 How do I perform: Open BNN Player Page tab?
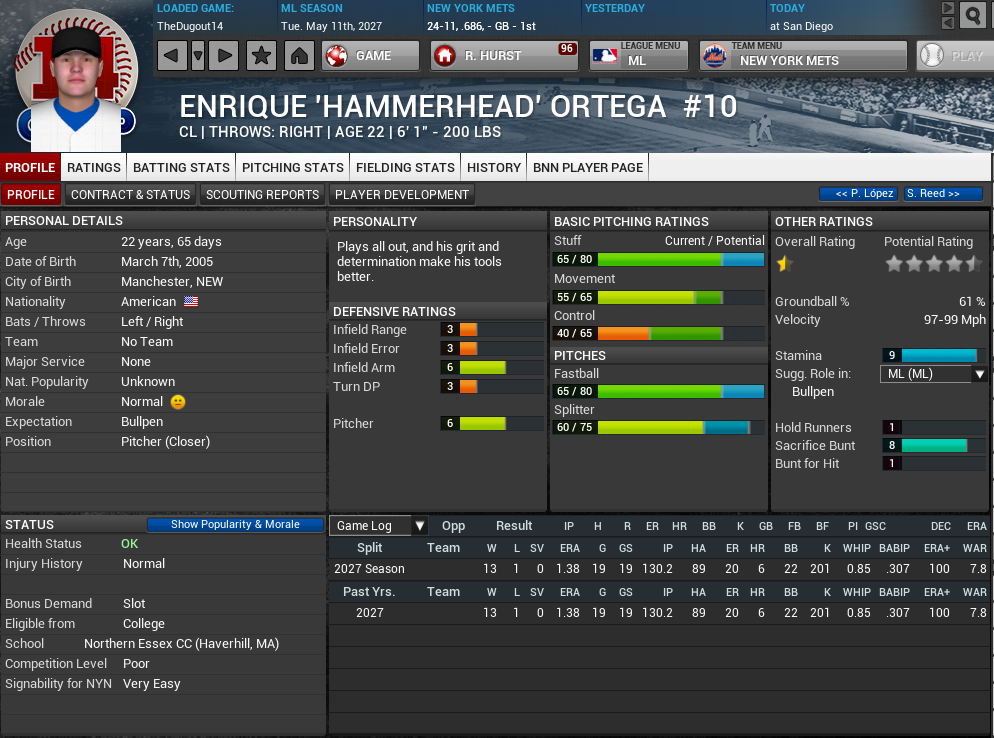588,167
